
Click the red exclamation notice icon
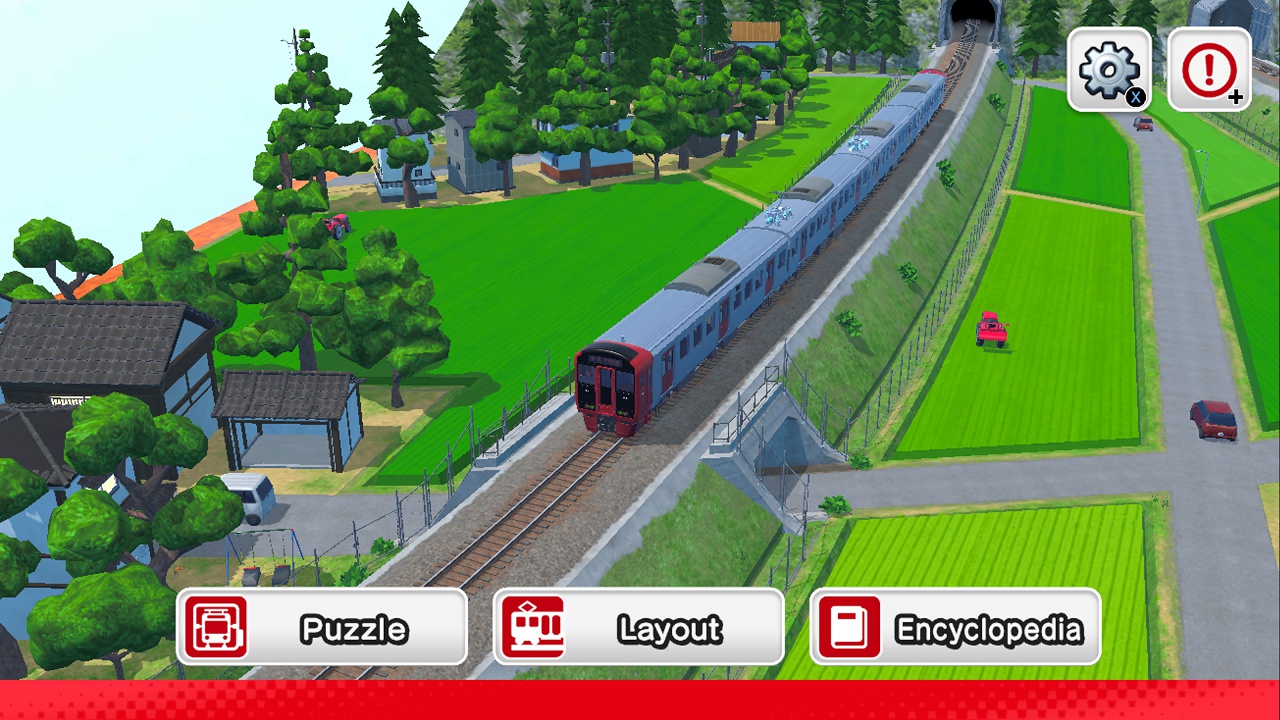(1209, 68)
